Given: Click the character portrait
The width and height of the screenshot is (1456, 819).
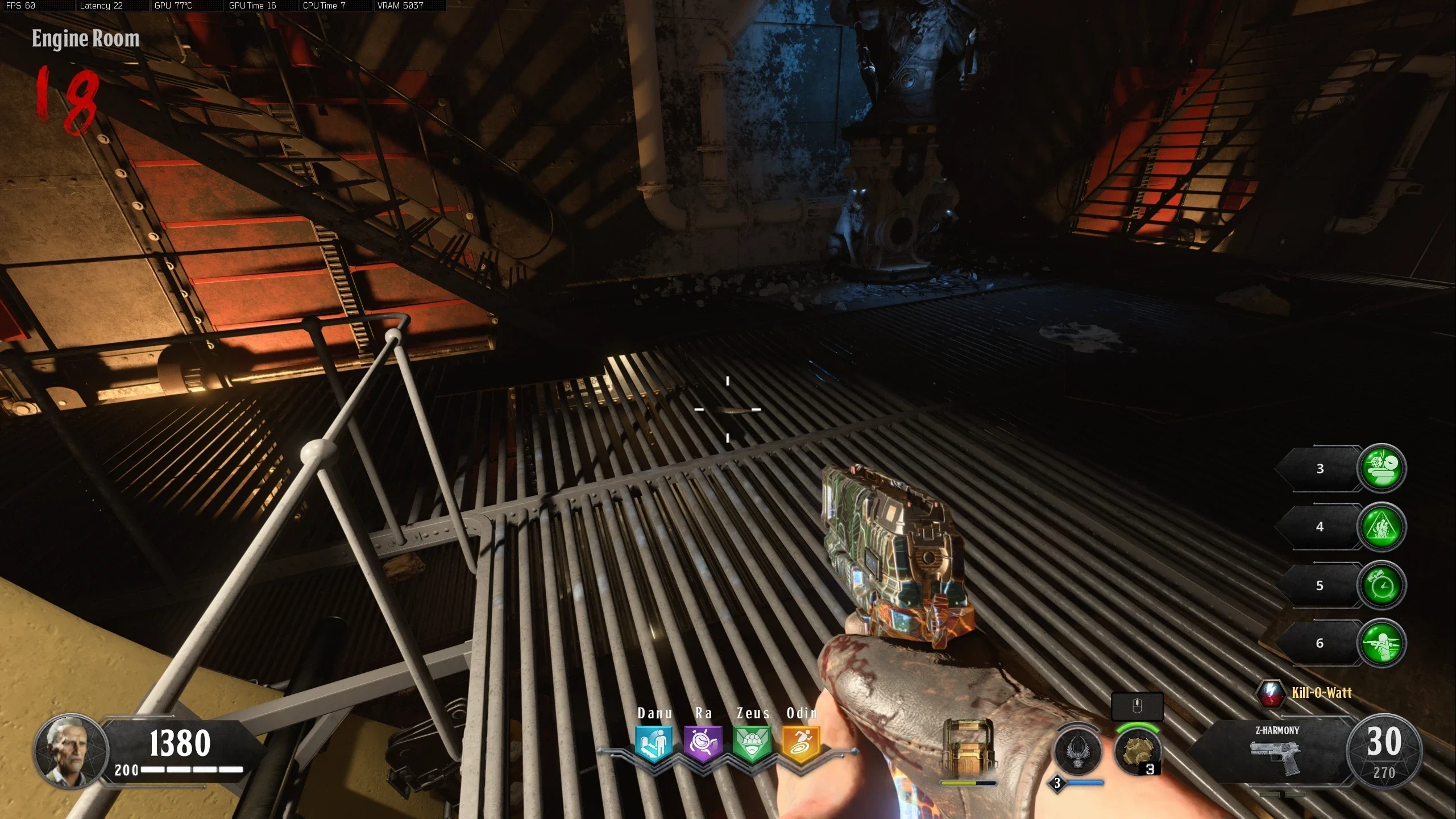Looking at the screenshot, I should 69,751.
